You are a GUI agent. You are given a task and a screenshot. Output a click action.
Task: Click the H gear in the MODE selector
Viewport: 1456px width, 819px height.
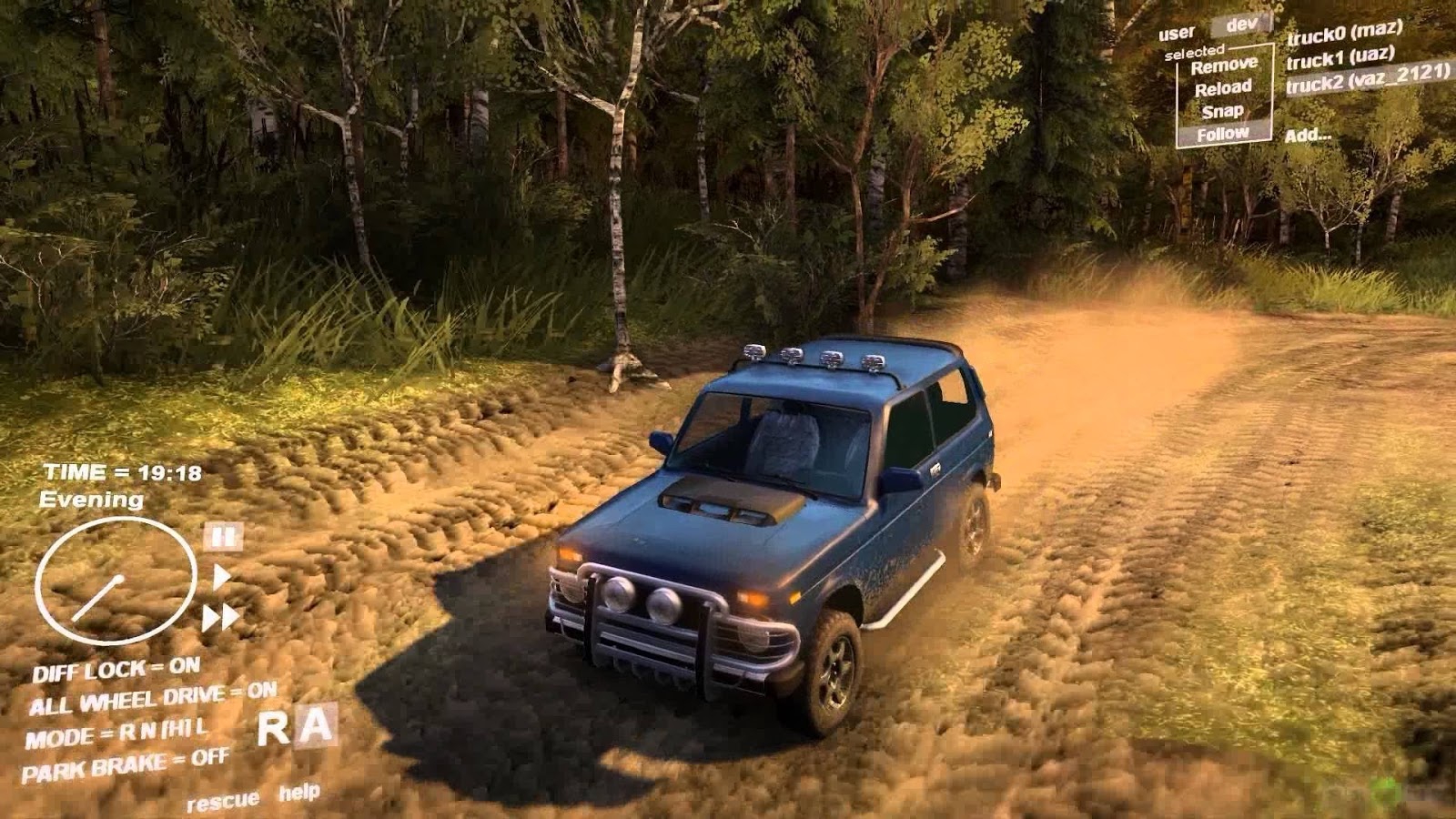coord(175,731)
